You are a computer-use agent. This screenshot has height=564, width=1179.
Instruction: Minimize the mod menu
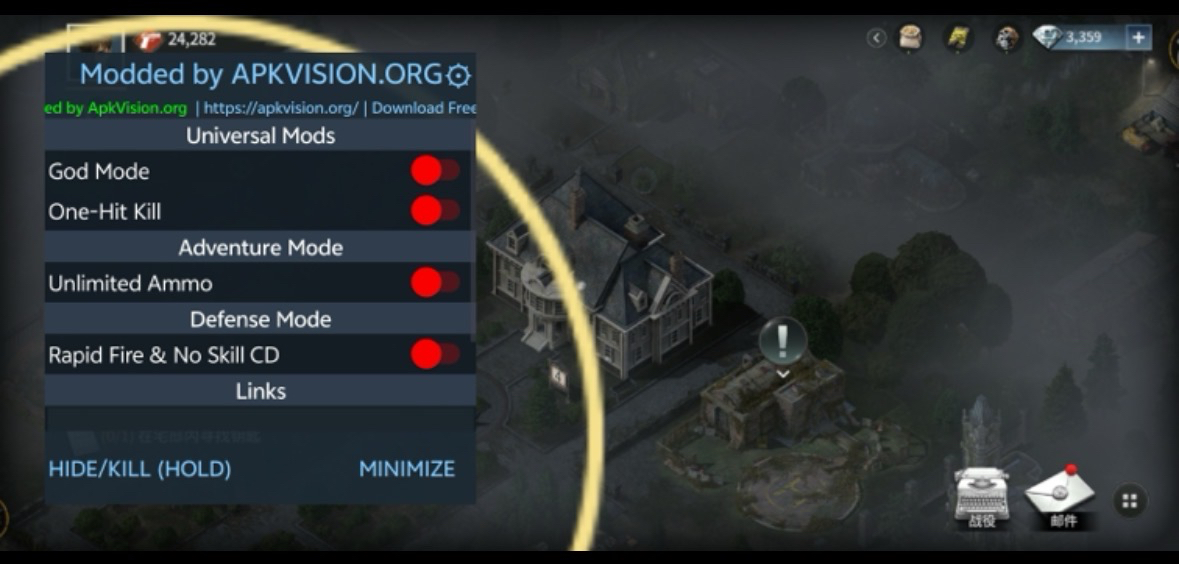[407, 469]
